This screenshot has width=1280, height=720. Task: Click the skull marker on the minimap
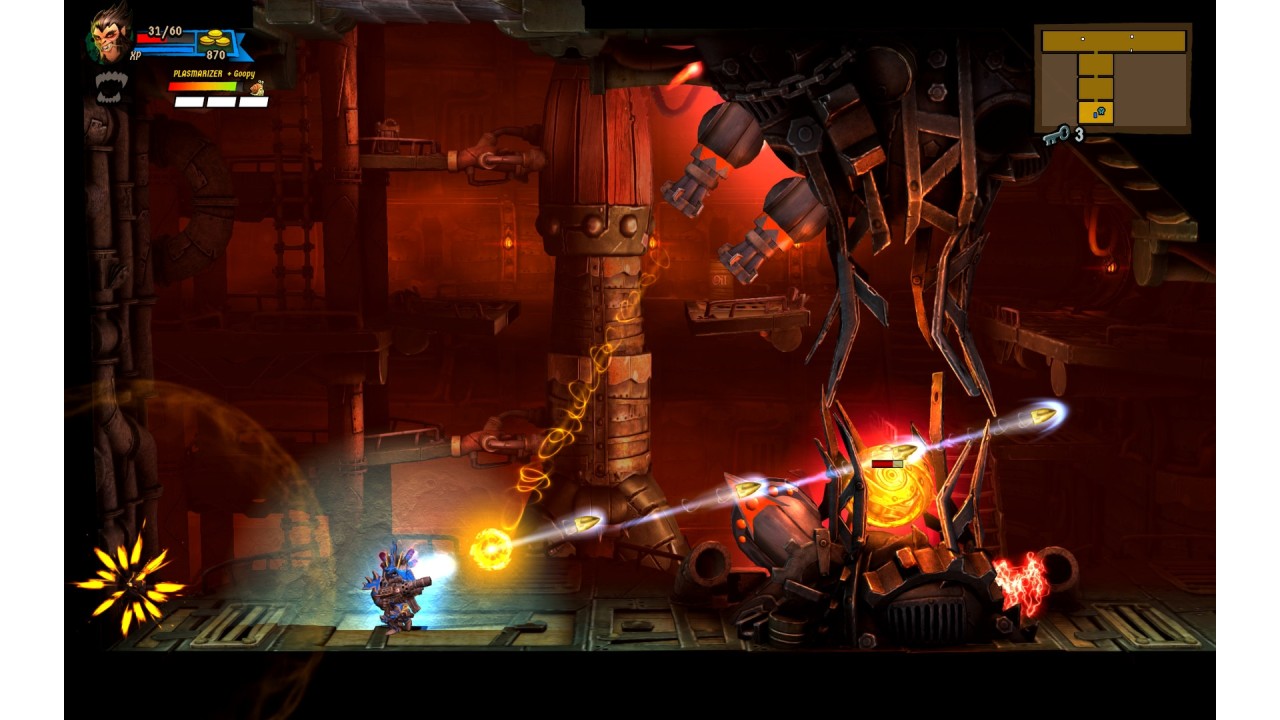pos(1100,112)
